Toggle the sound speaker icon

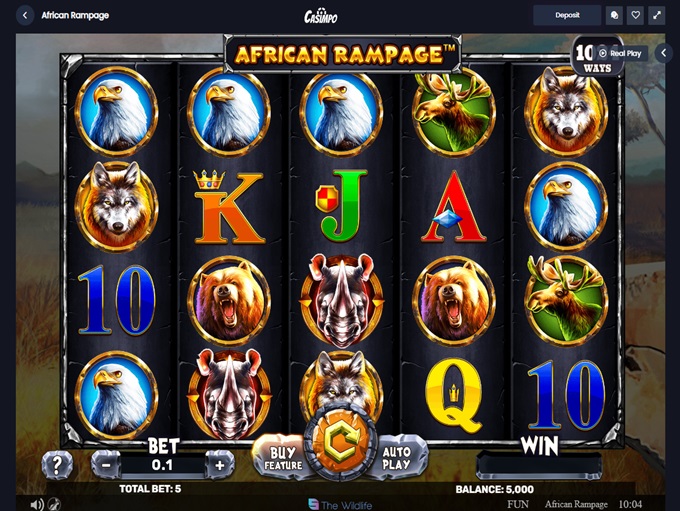[x=37, y=504]
